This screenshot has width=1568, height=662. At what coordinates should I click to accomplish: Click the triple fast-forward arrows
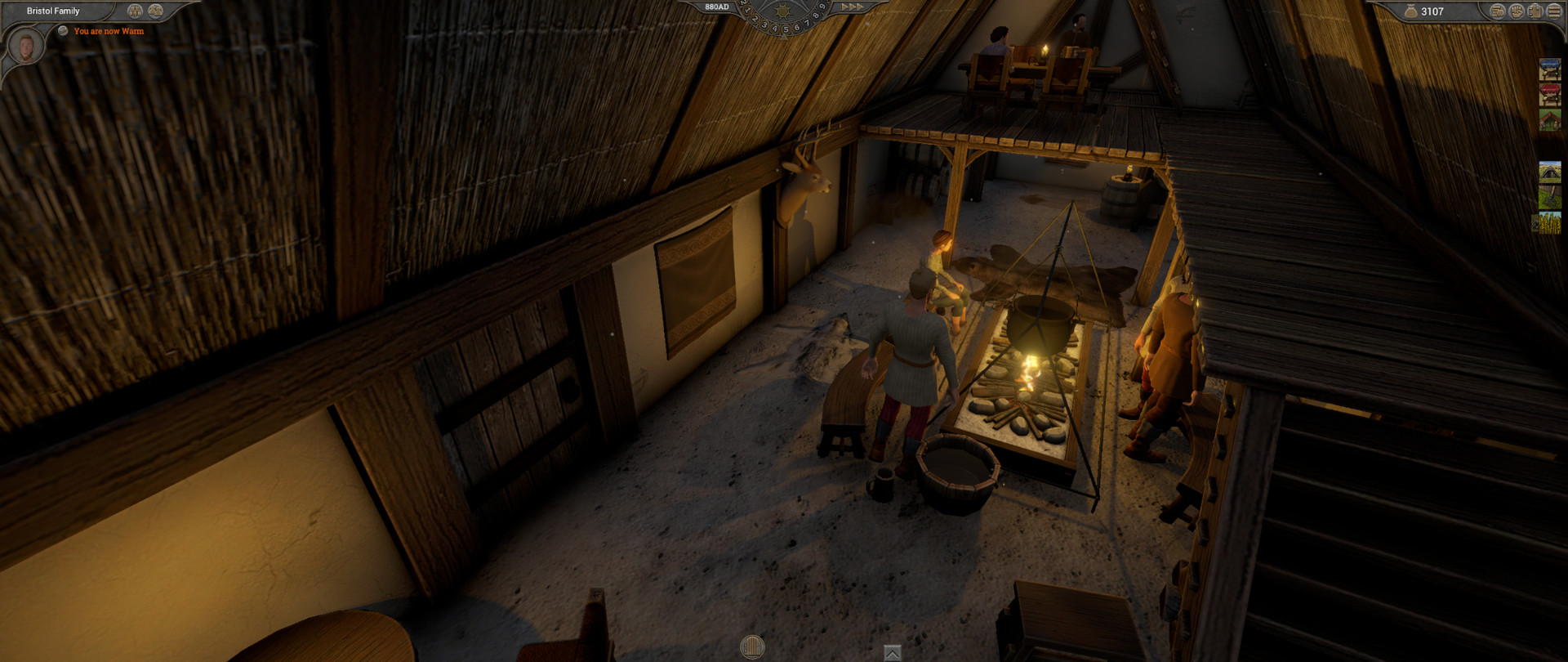tap(852, 7)
